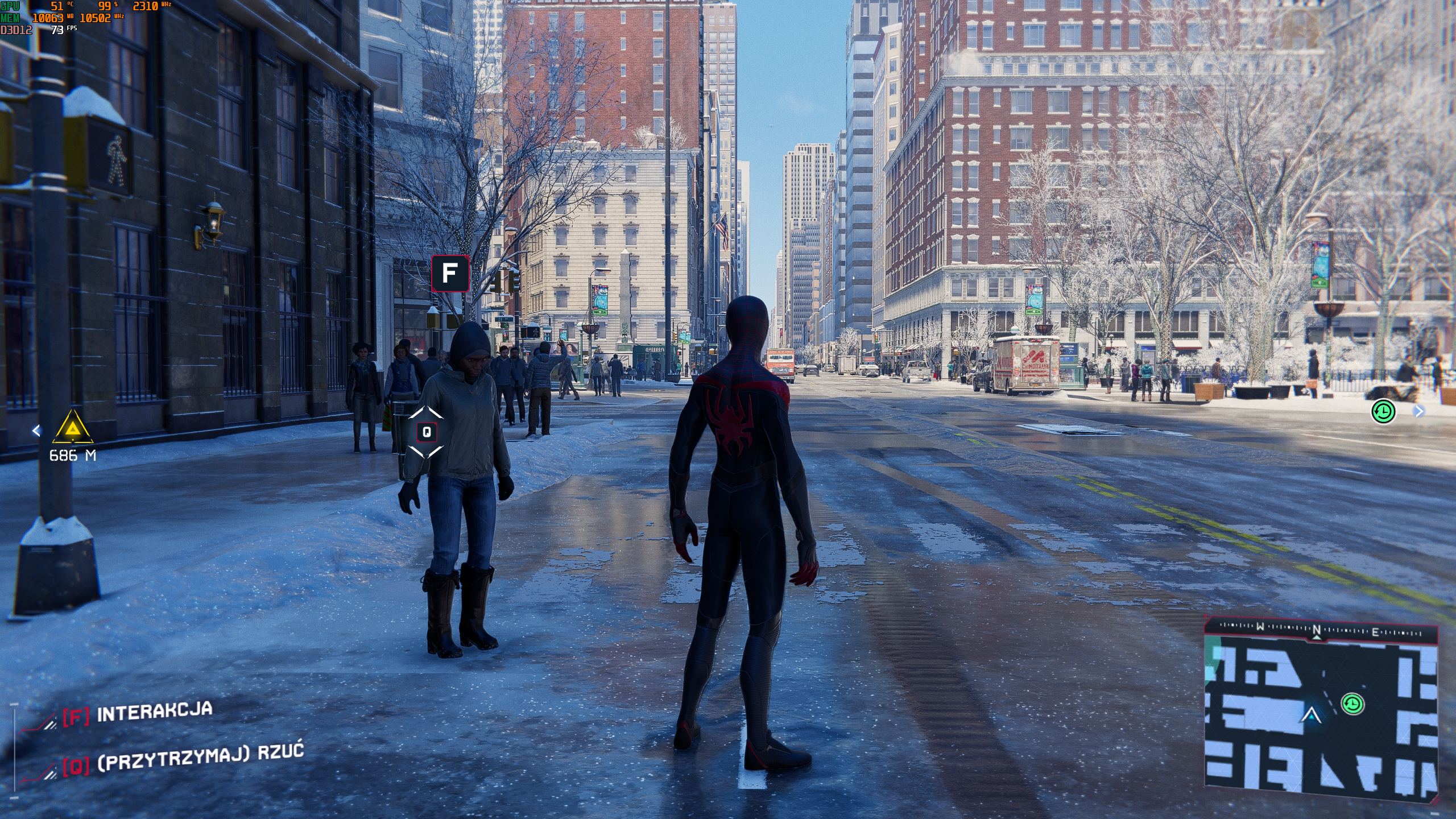Click the player arrow on the minimap
Screen dimensions: 1456x819
[x=1310, y=715]
